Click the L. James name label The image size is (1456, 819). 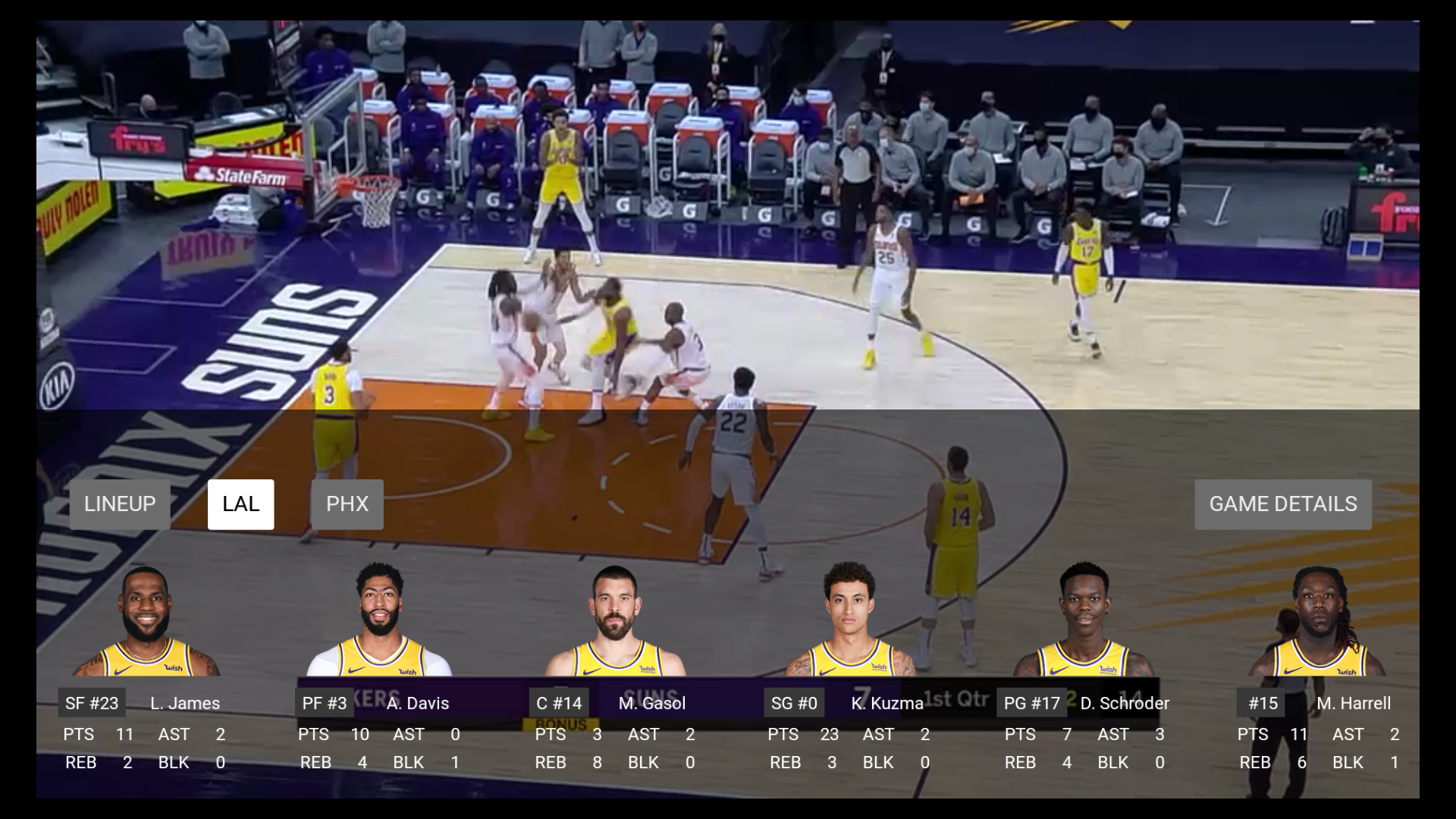(x=184, y=703)
